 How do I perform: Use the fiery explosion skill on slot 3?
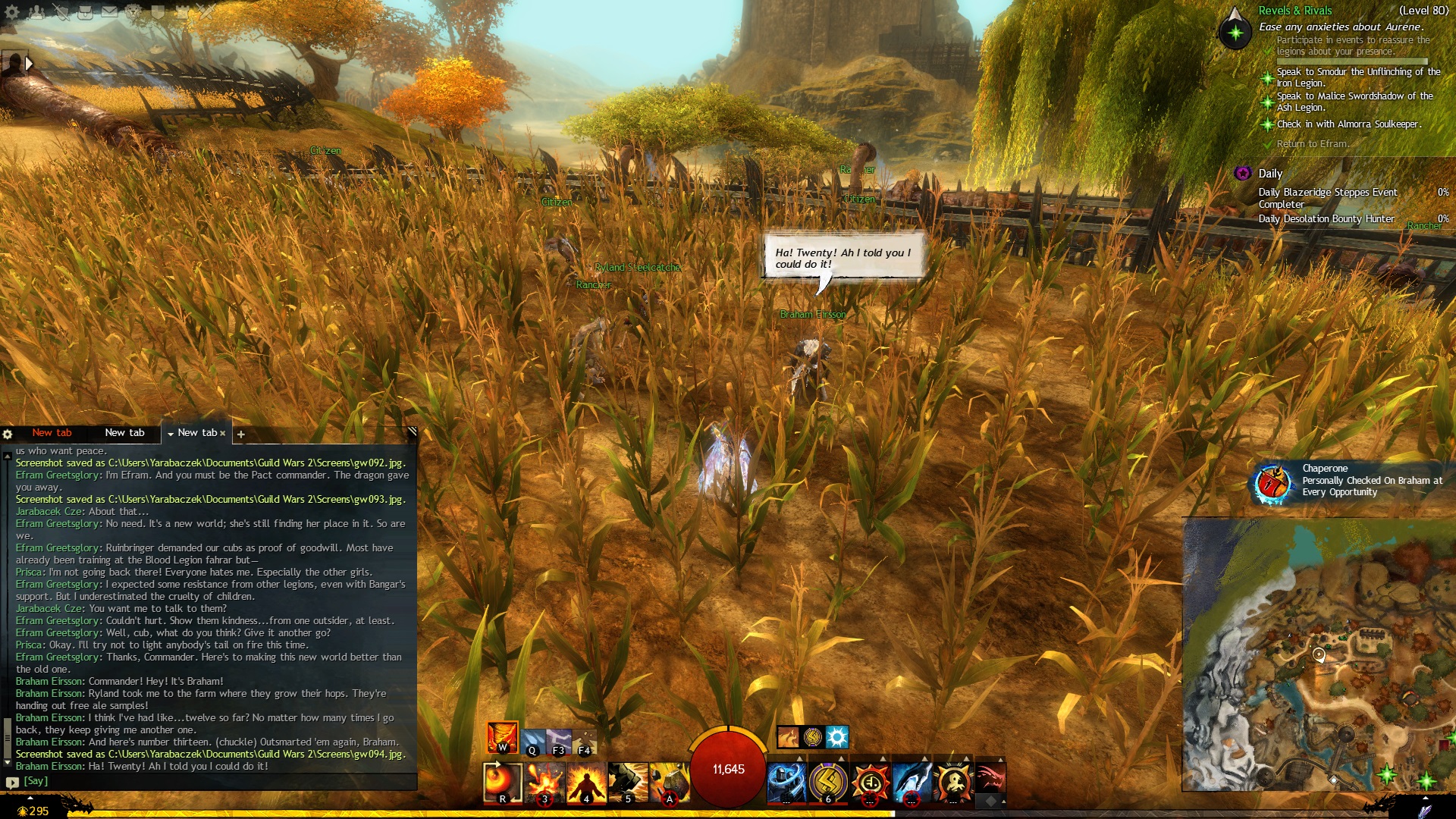[544, 783]
